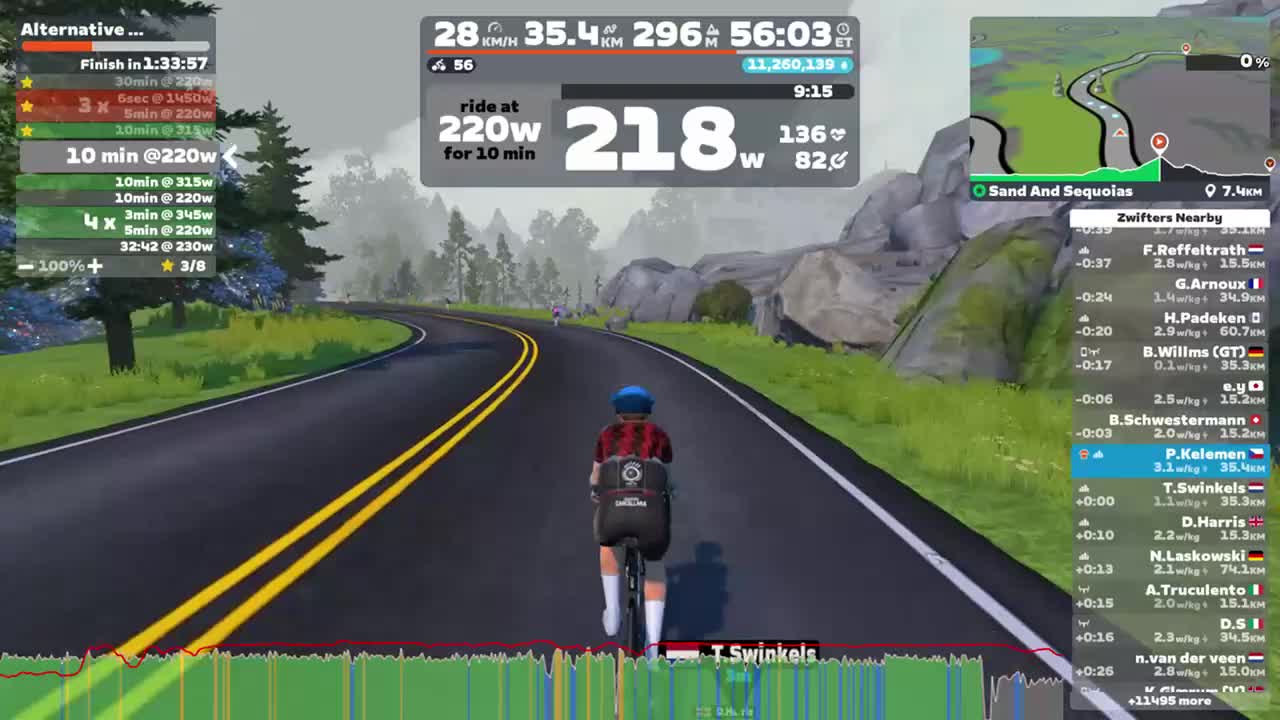Click the elevation mountain icon next to 296 M
The width and height of the screenshot is (1280, 720).
tap(713, 29)
